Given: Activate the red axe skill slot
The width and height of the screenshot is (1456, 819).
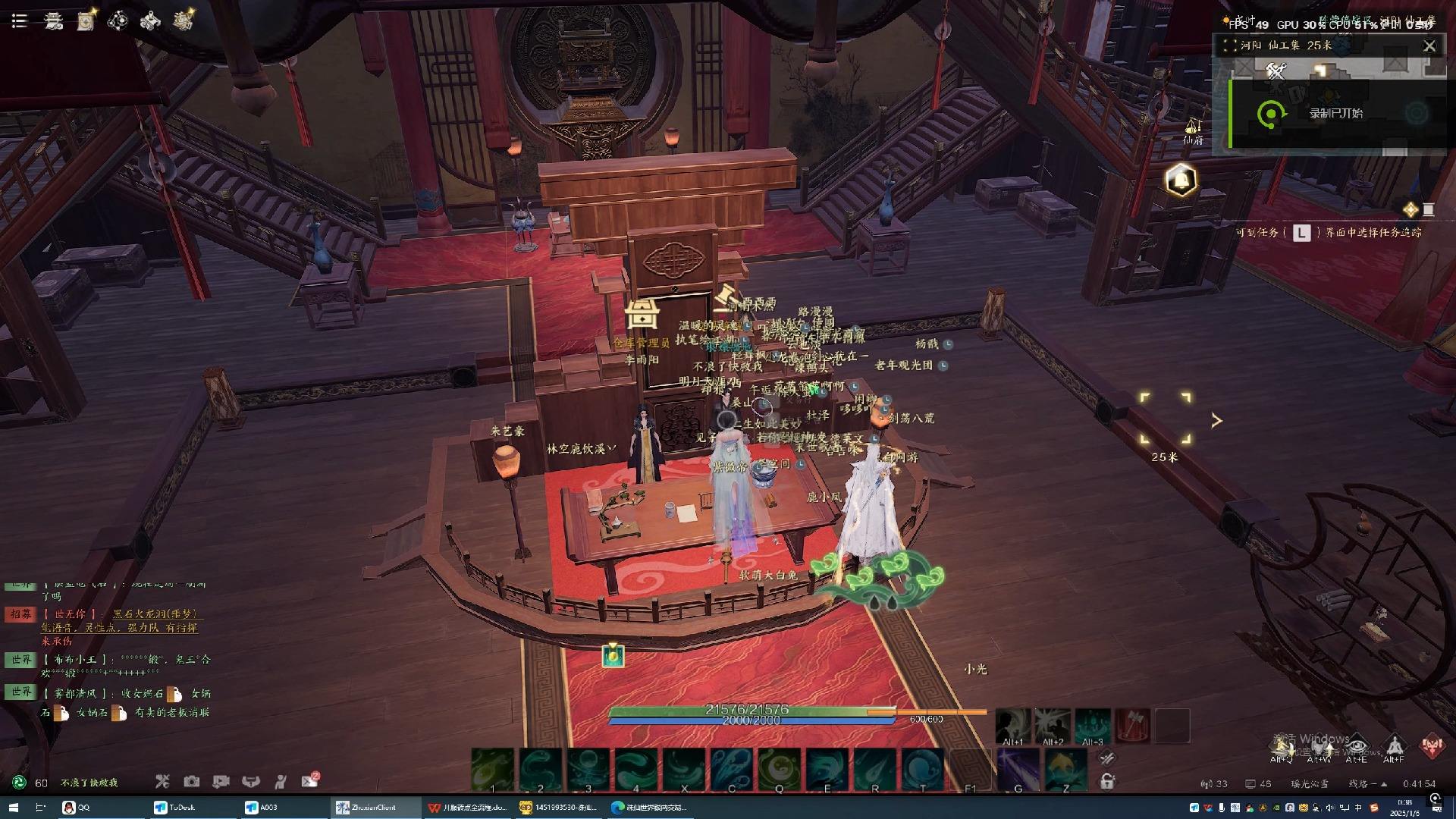Looking at the screenshot, I should [x=1132, y=726].
